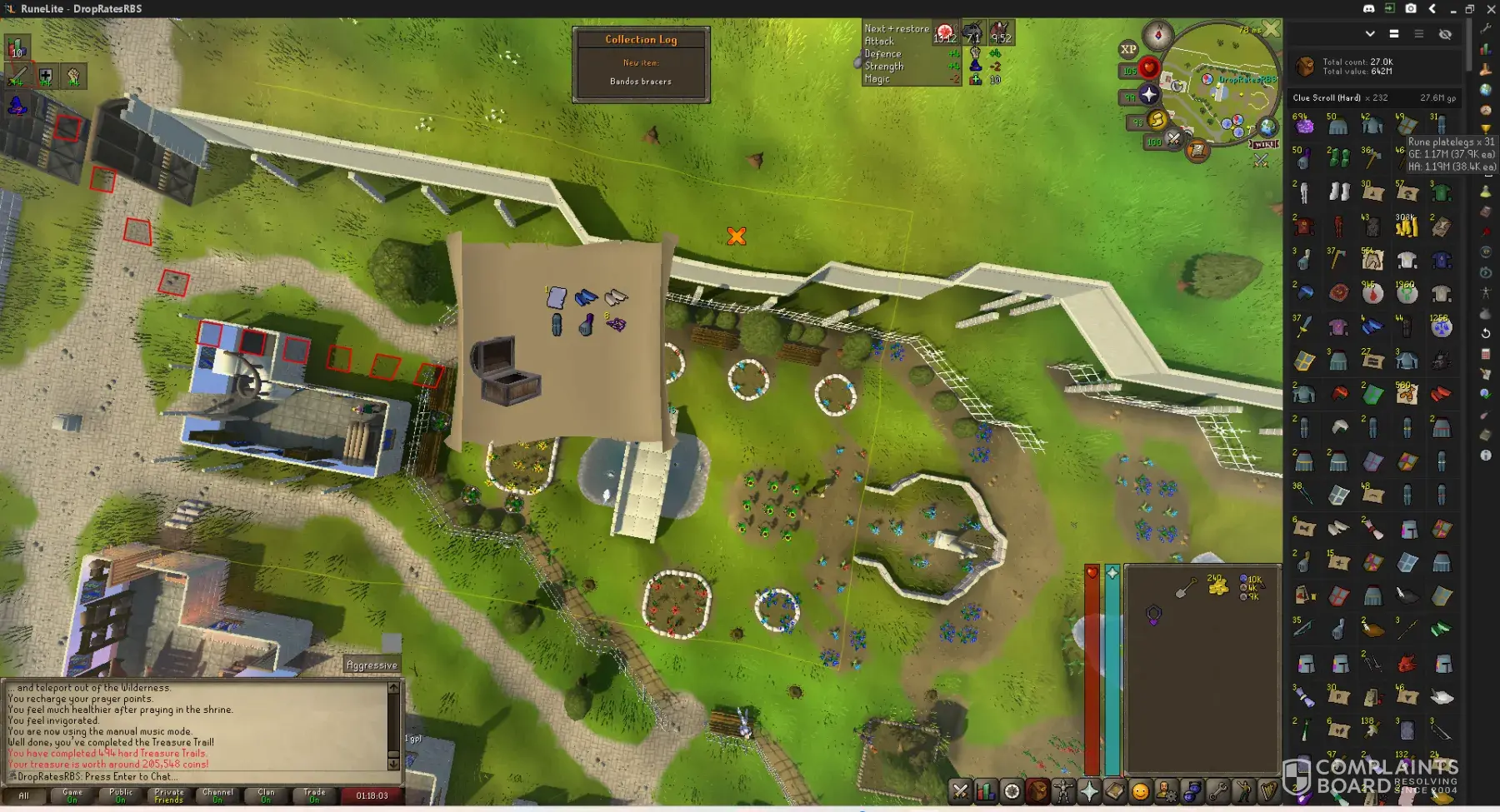Open the Music Player harp tab

click(1269, 791)
